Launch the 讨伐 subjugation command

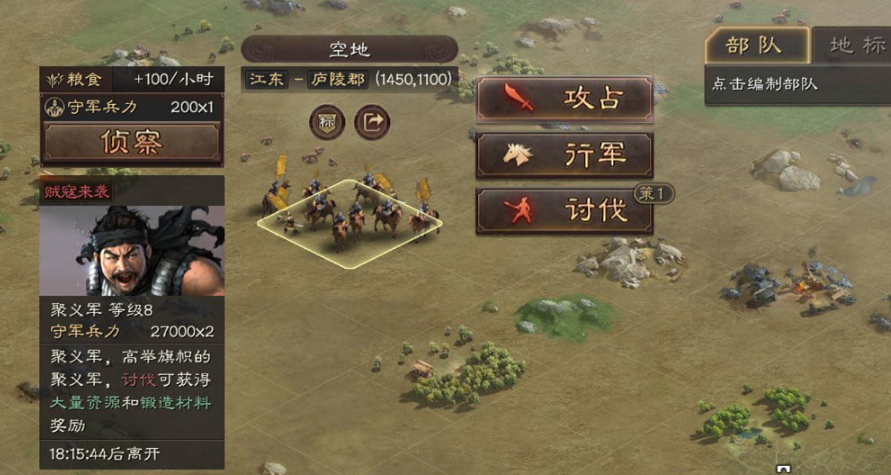point(564,211)
